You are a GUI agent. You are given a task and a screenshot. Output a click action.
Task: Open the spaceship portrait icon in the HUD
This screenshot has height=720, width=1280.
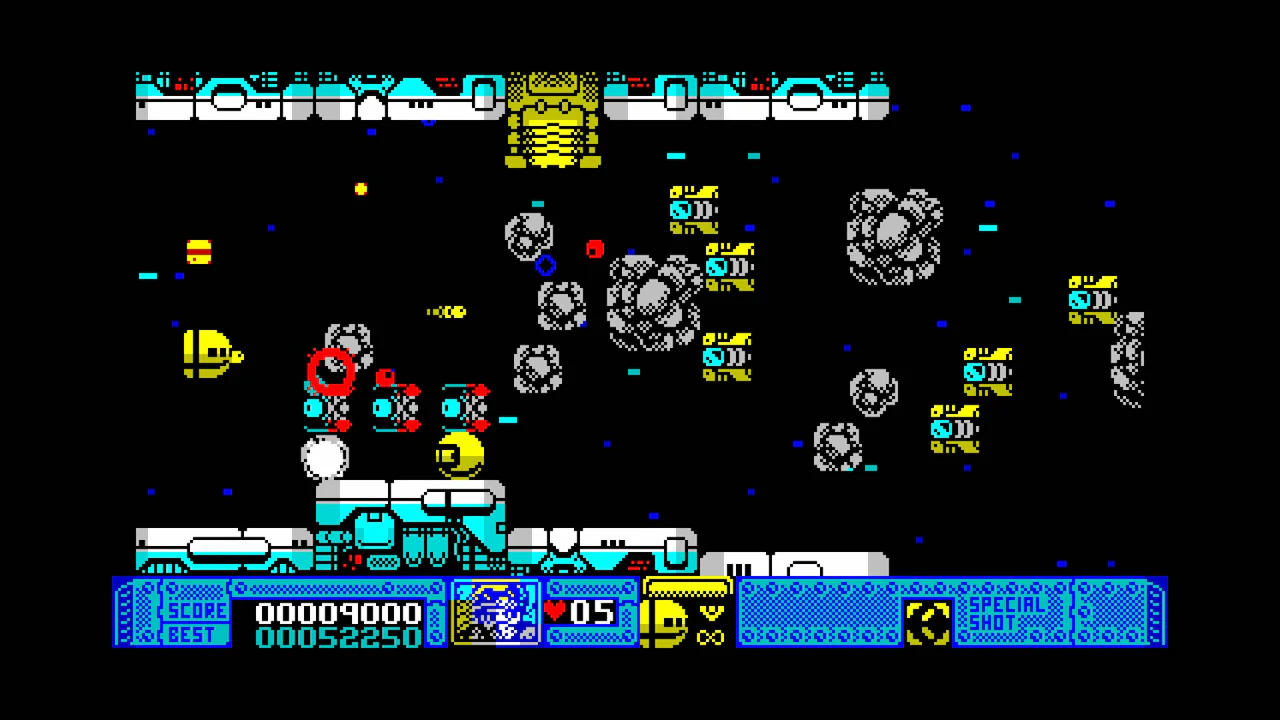[496, 614]
